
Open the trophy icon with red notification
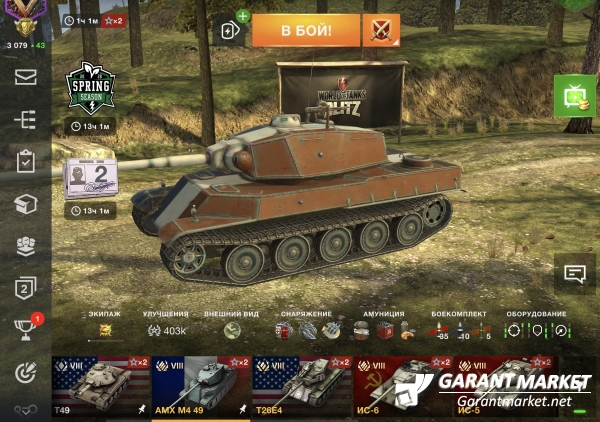(x=25, y=330)
